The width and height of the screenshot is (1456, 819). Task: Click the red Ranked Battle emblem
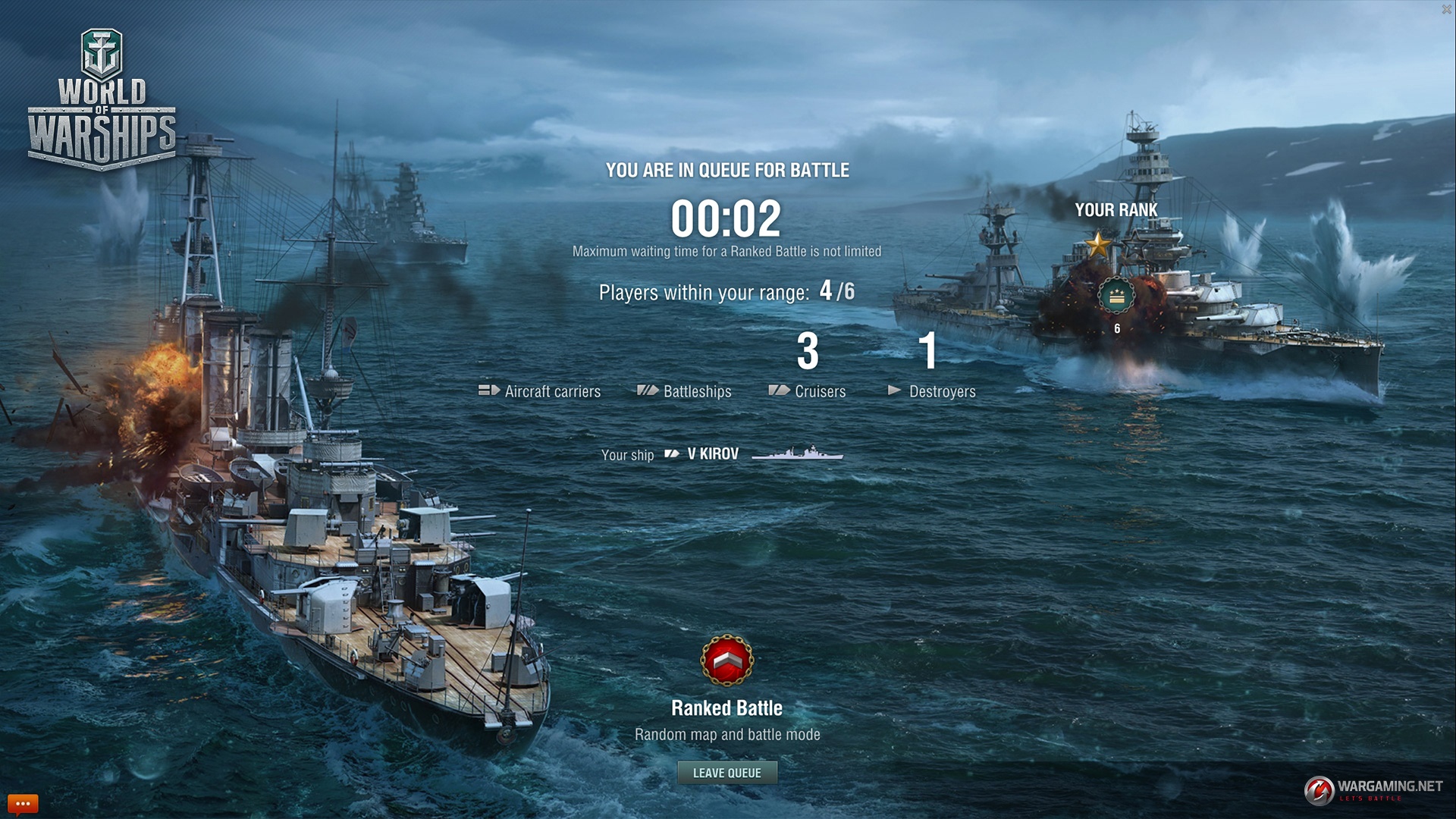726,661
